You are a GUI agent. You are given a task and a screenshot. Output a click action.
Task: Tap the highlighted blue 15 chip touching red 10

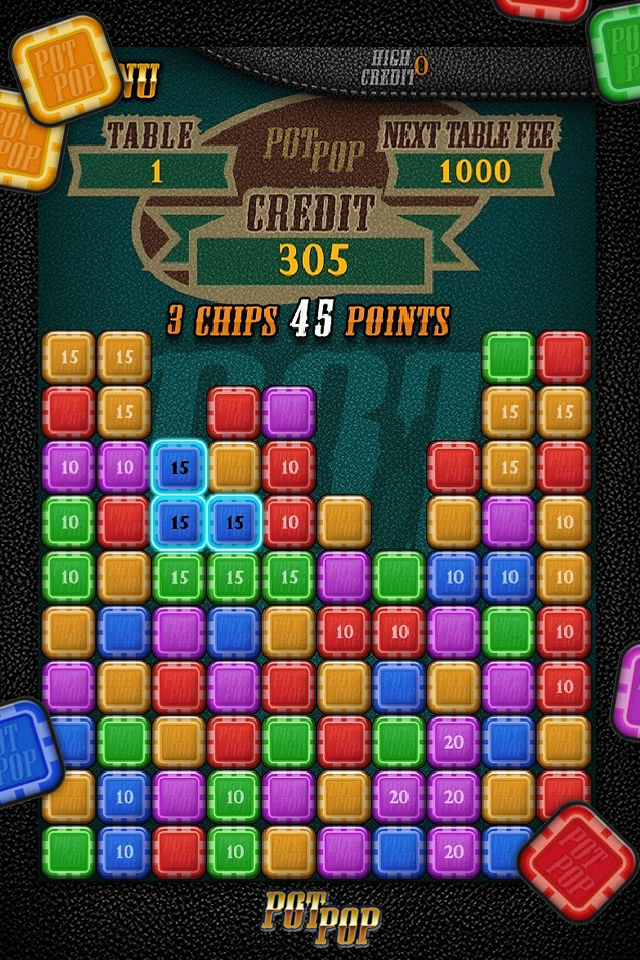click(234, 522)
